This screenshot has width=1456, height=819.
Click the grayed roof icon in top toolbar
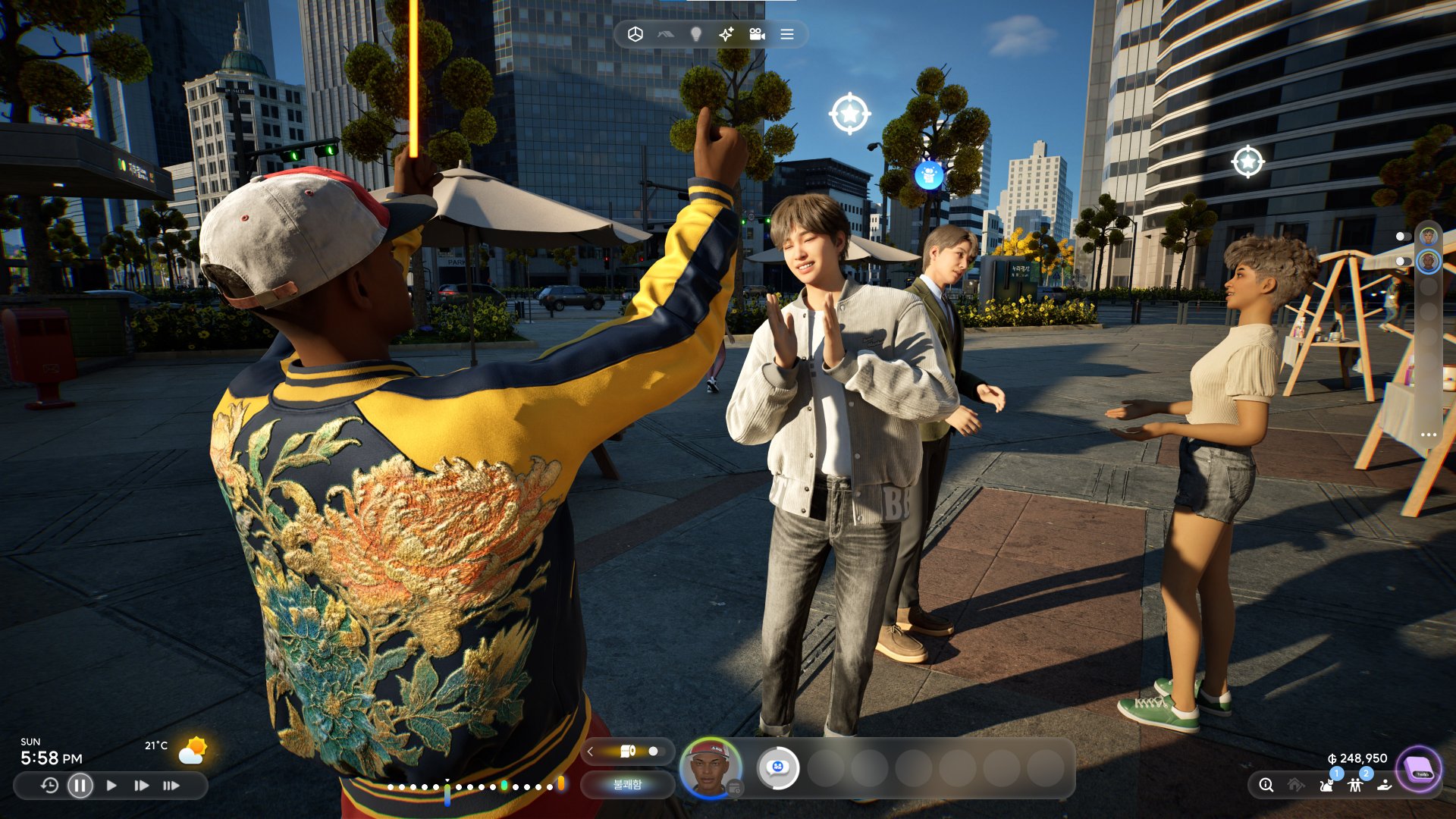[x=666, y=35]
